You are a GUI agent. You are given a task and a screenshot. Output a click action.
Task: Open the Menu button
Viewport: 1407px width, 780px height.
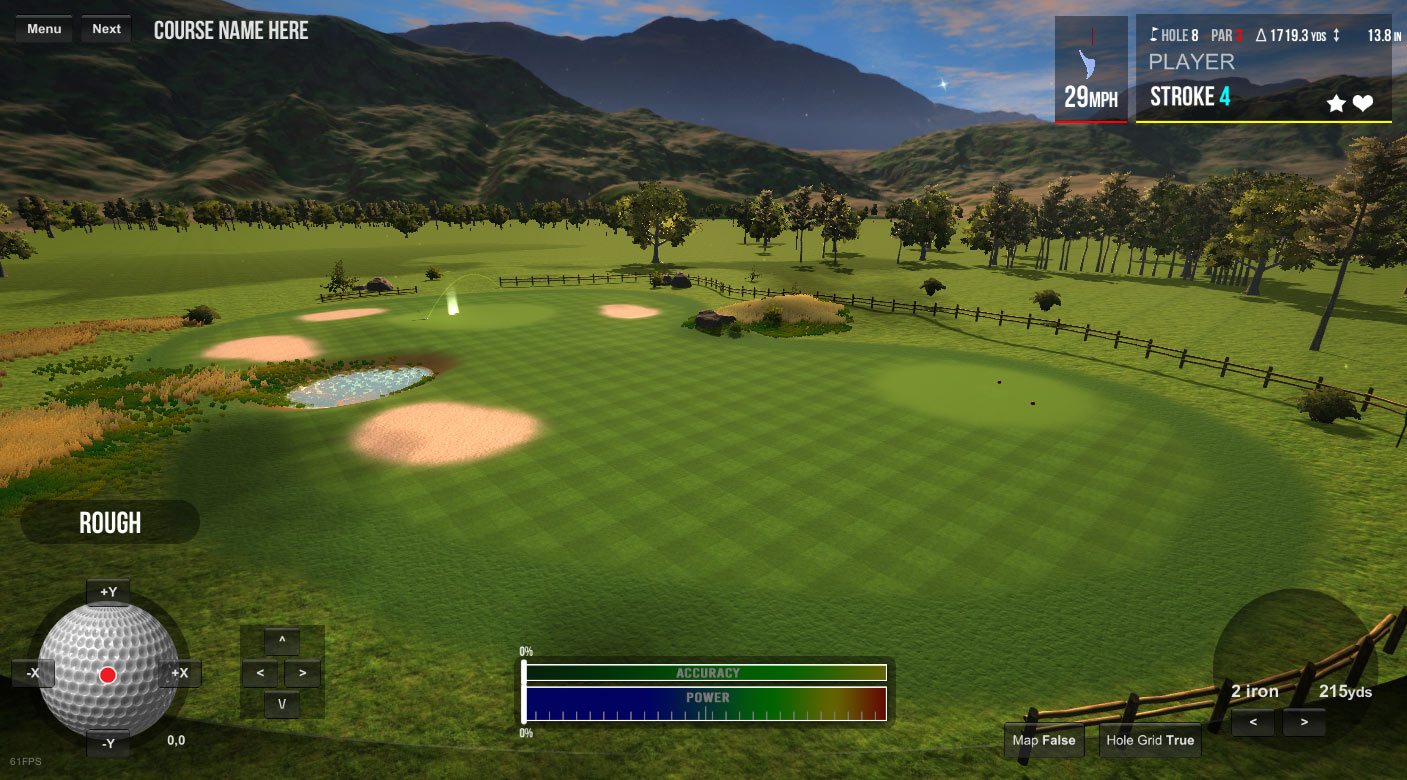44,29
